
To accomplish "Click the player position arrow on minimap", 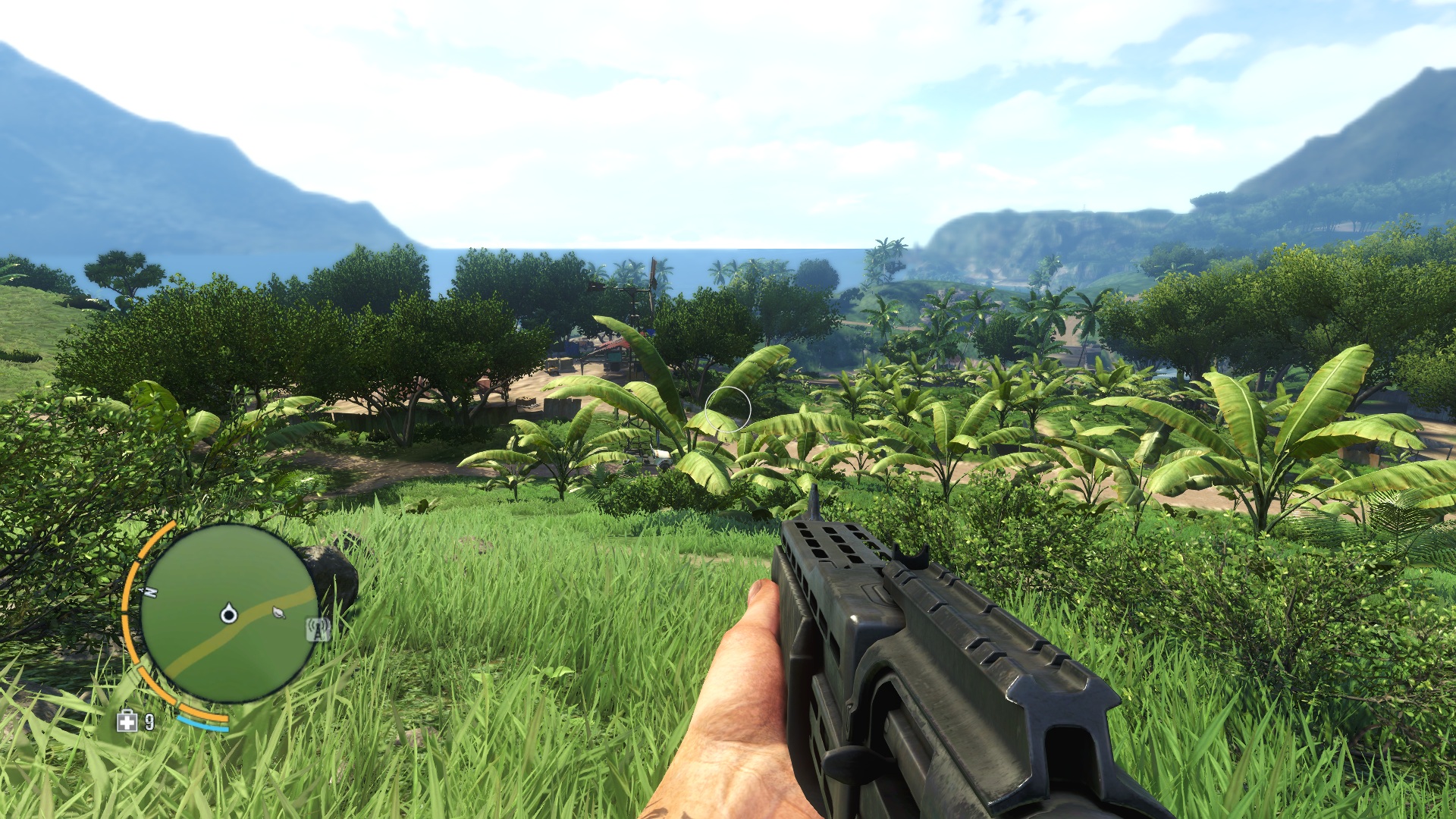I will 228,613.
